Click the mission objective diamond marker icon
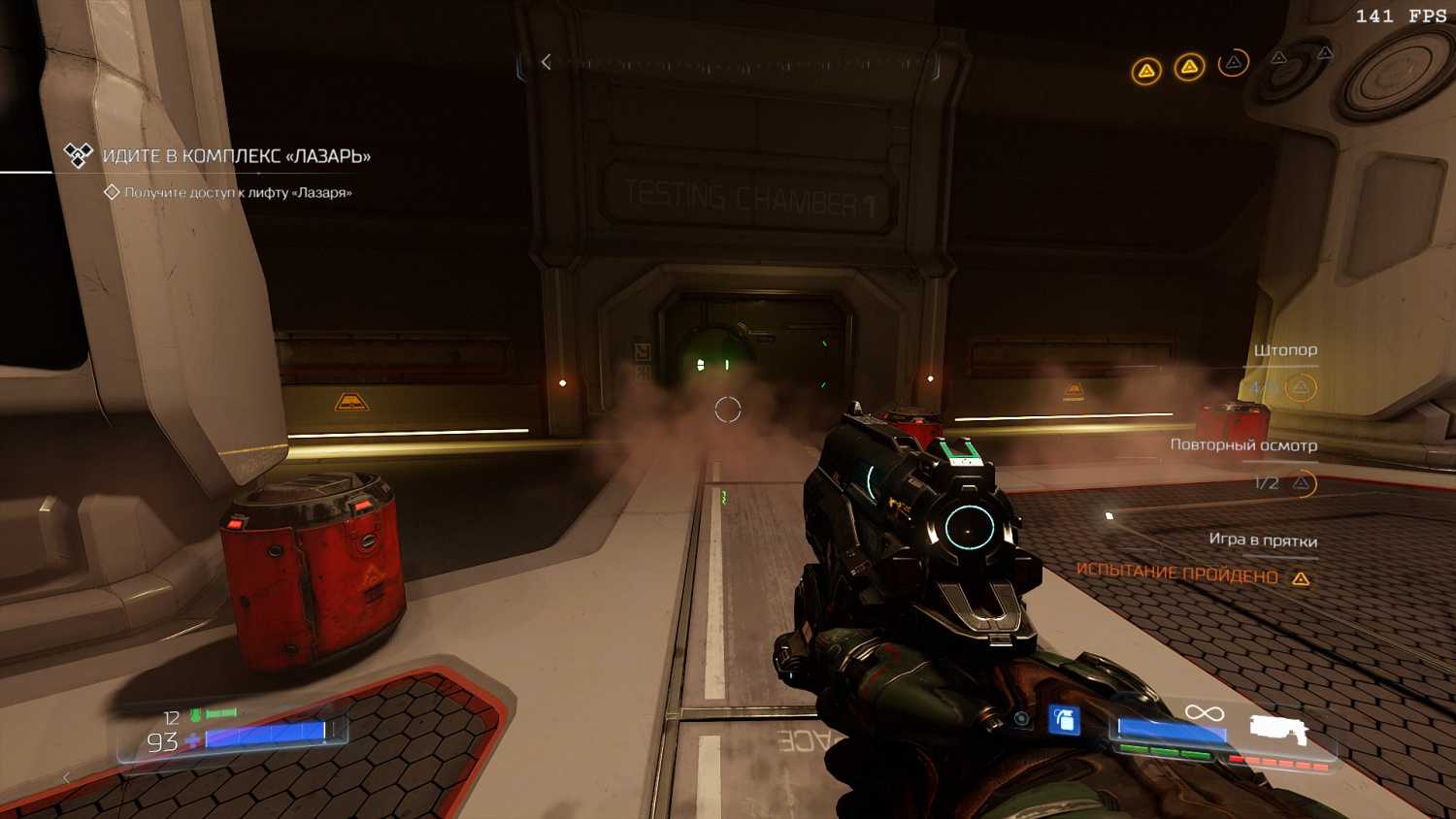Image resolution: width=1456 pixels, height=819 pixels. (x=78, y=154)
